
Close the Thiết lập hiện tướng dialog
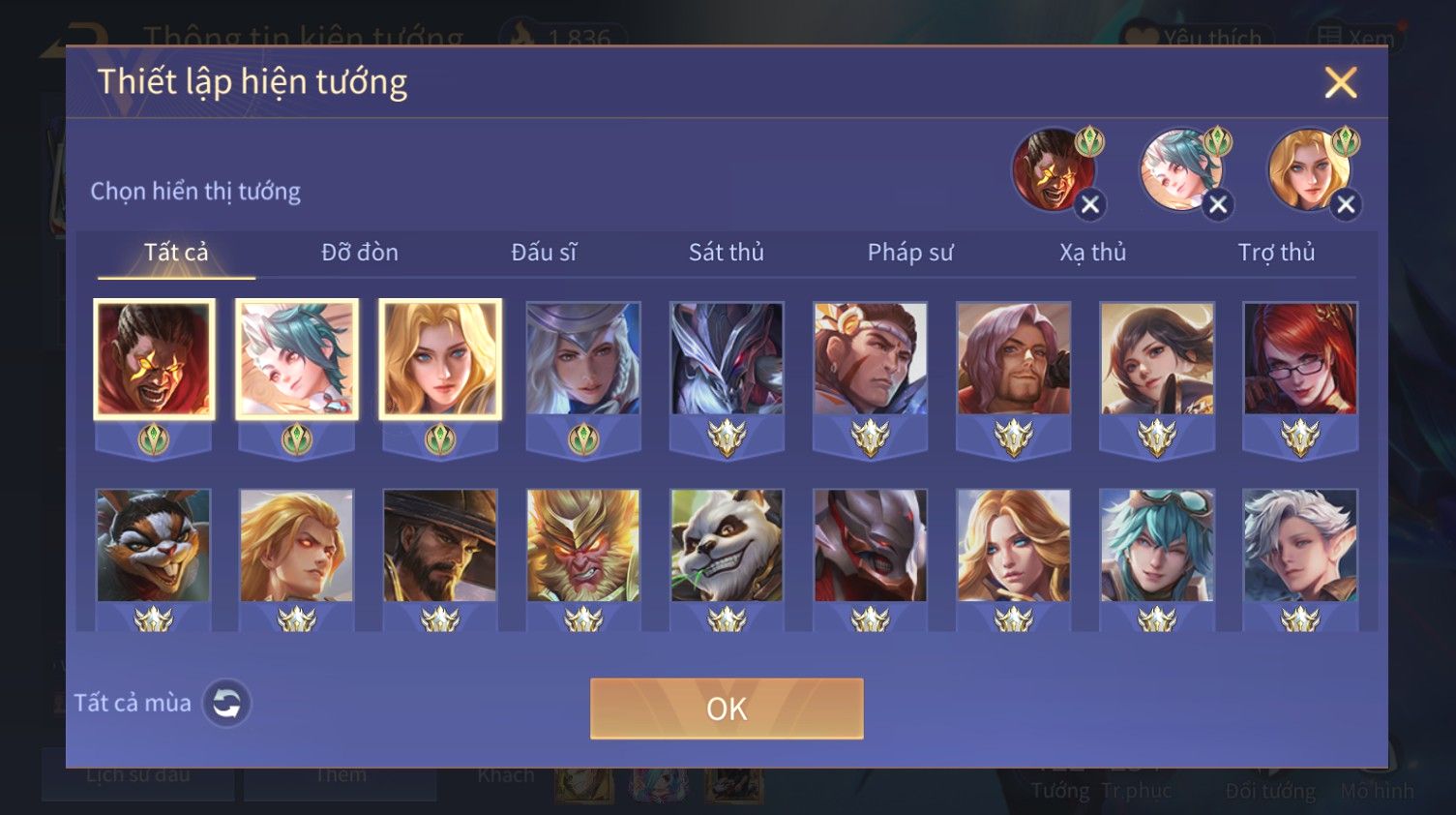coord(1340,82)
